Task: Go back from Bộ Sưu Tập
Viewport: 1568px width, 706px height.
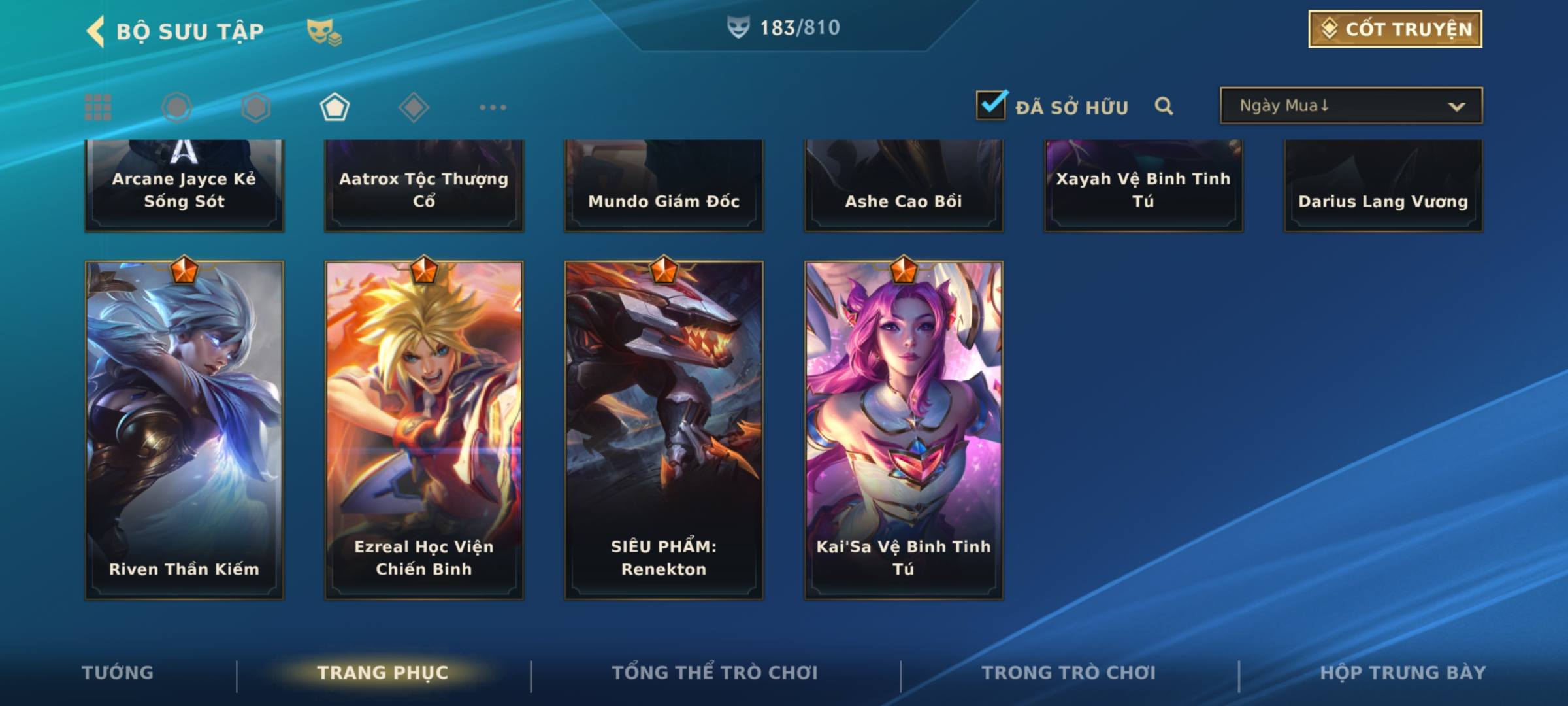Action: (x=96, y=31)
